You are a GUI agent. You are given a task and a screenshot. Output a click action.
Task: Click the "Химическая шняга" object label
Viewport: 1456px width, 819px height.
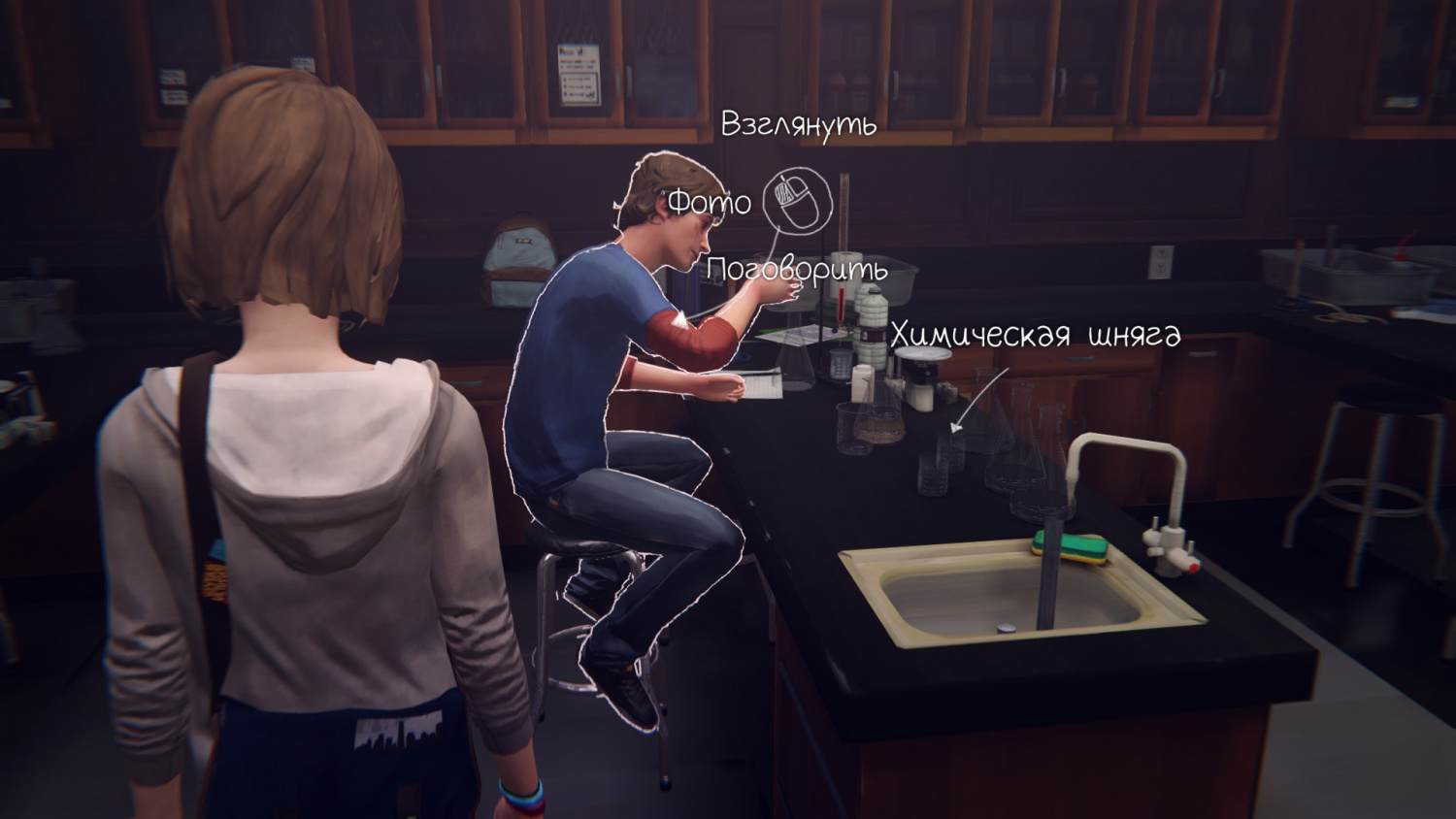(x=1035, y=334)
